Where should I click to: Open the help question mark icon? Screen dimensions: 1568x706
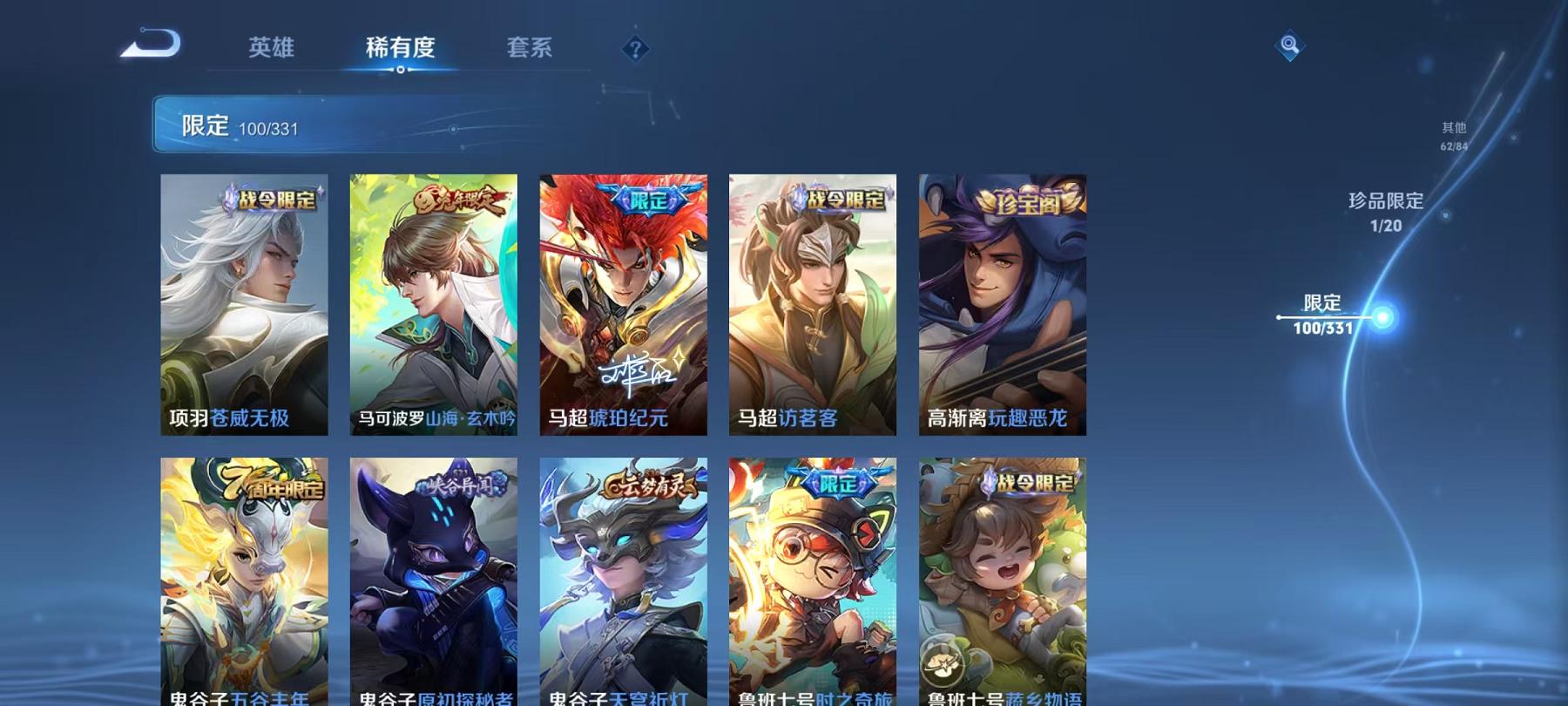[637, 48]
